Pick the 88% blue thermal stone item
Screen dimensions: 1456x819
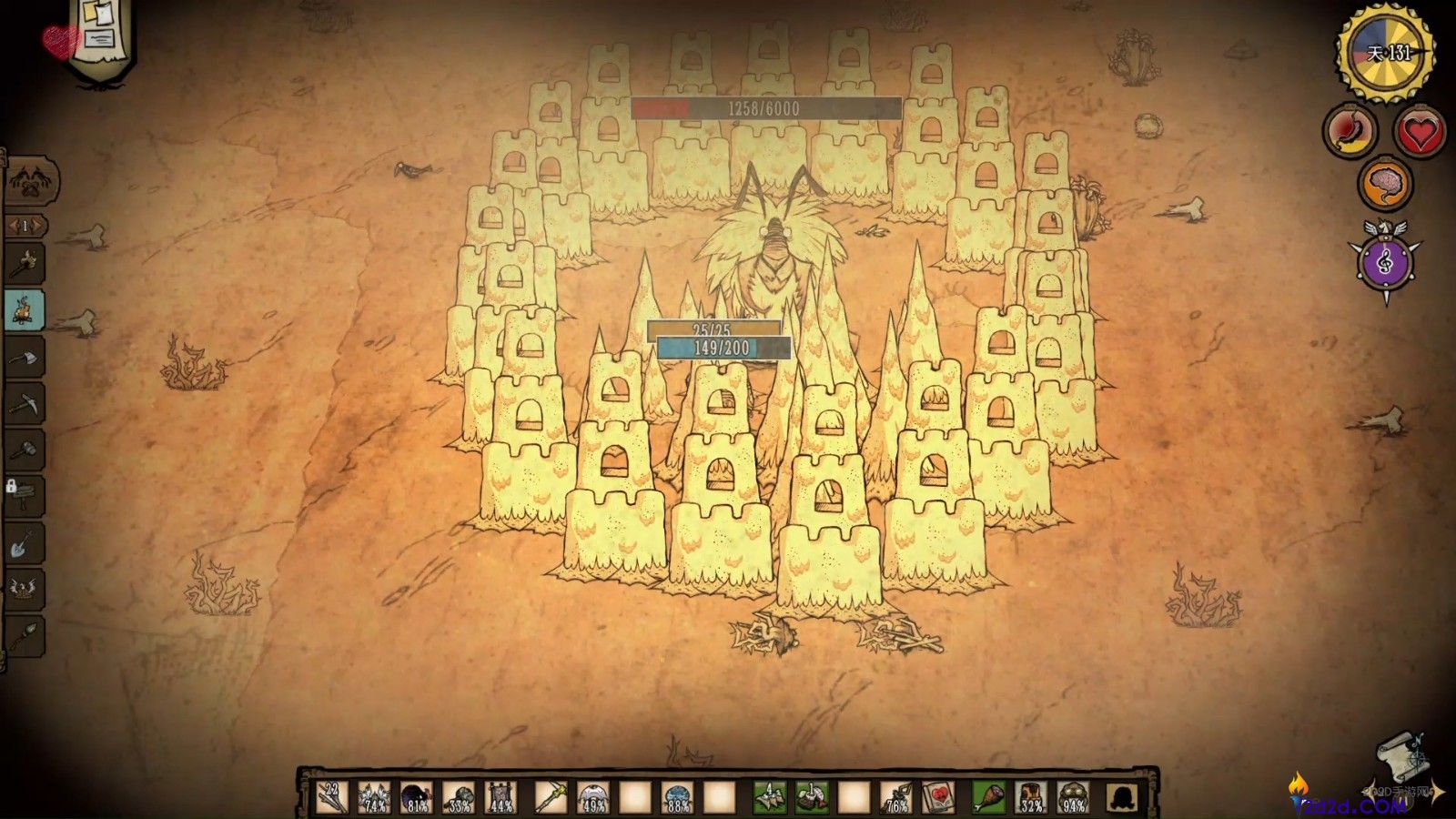pyautogui.click(x=677, y=798)
